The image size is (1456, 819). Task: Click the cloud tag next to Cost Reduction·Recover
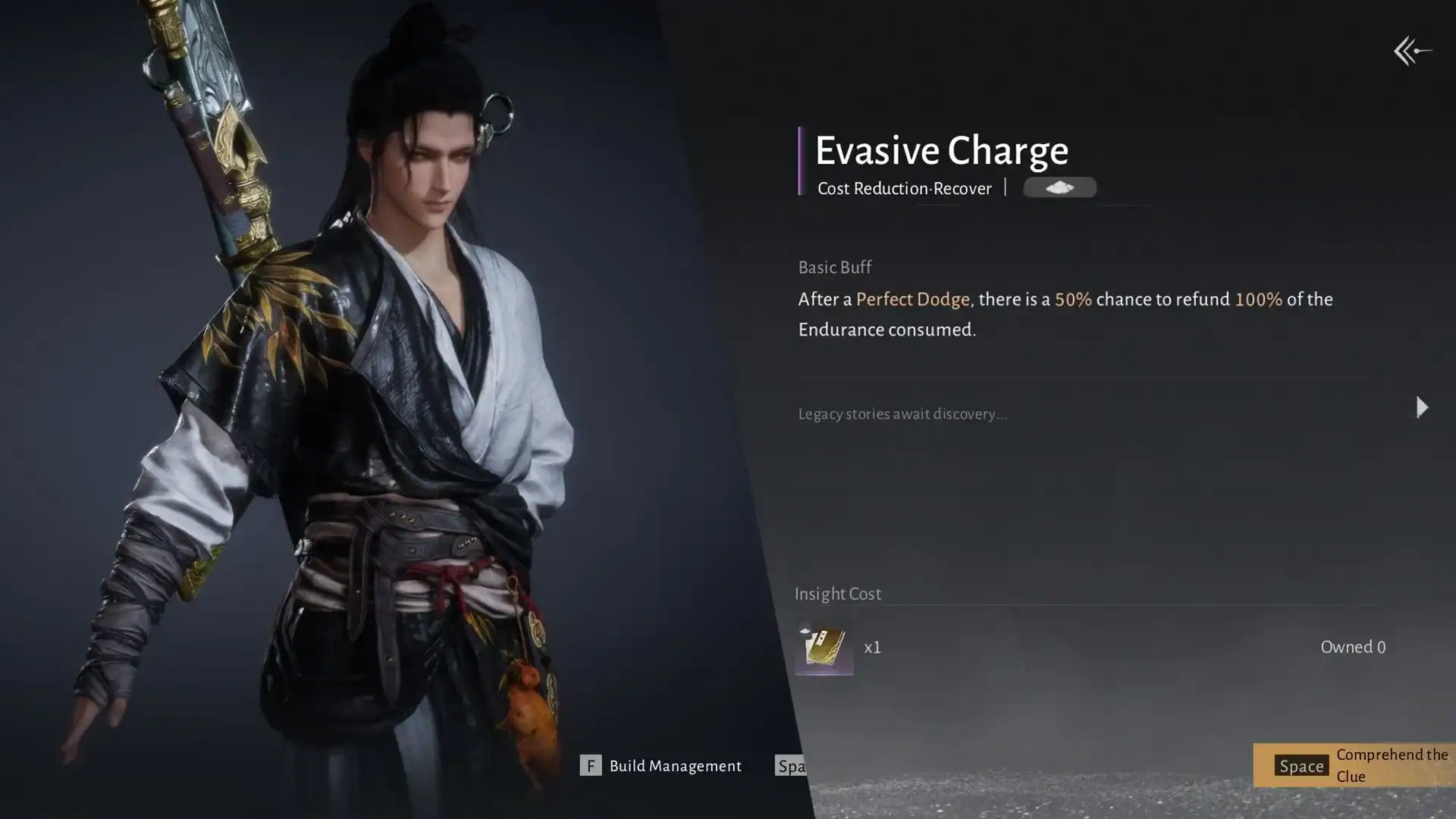click(x=1059, y=187)
